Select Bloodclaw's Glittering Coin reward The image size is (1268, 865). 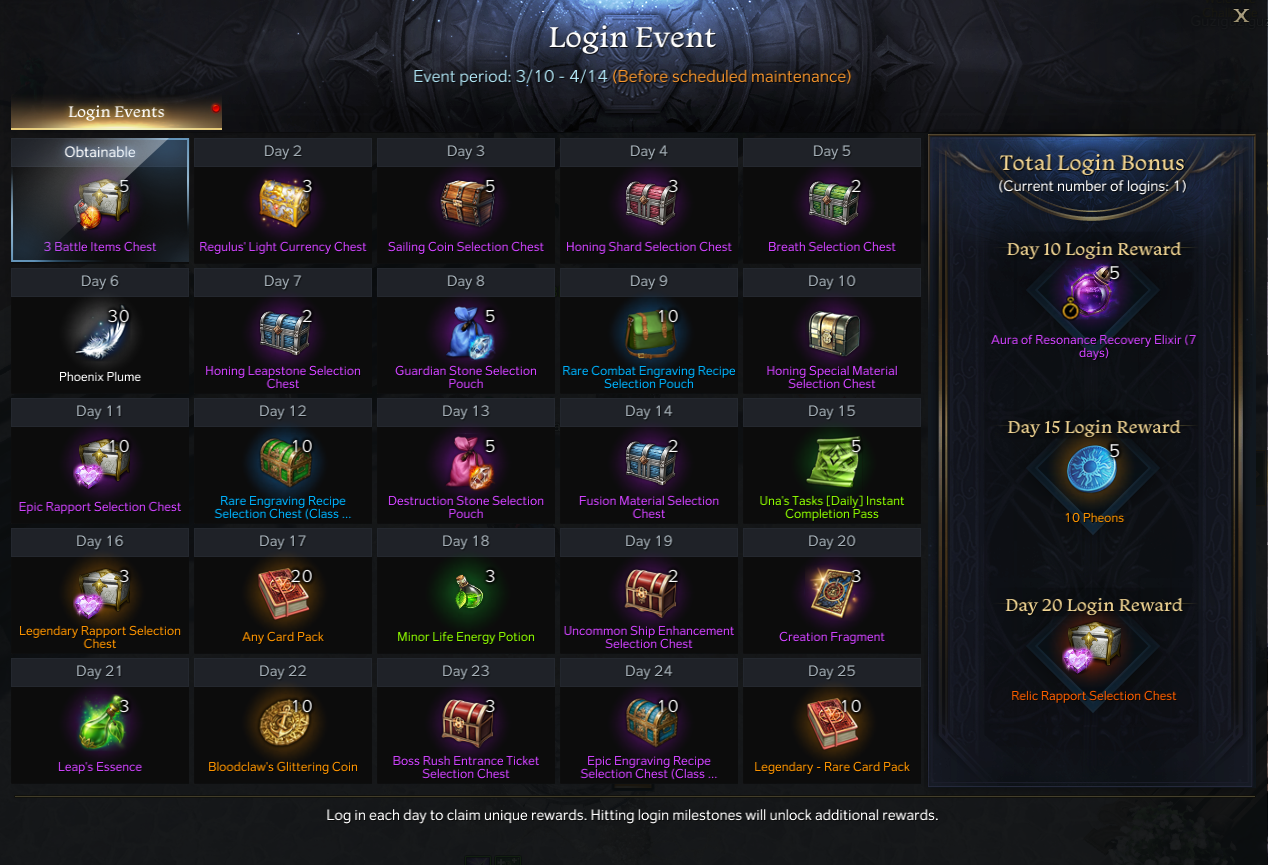coord(283,725)
